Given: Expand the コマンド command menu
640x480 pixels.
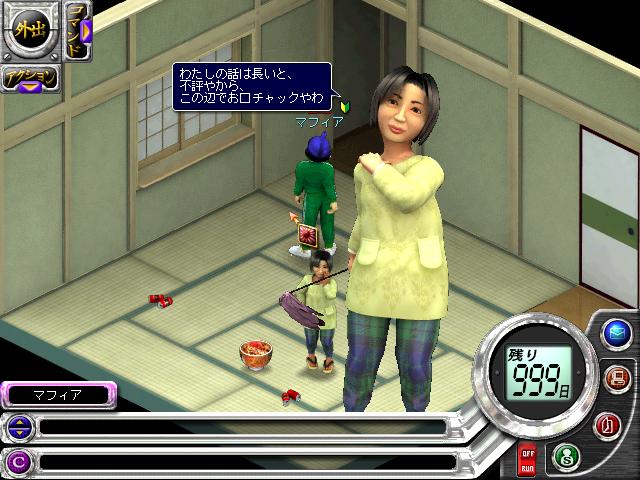Looking at the screenshot, I should [x=79, y=32].
